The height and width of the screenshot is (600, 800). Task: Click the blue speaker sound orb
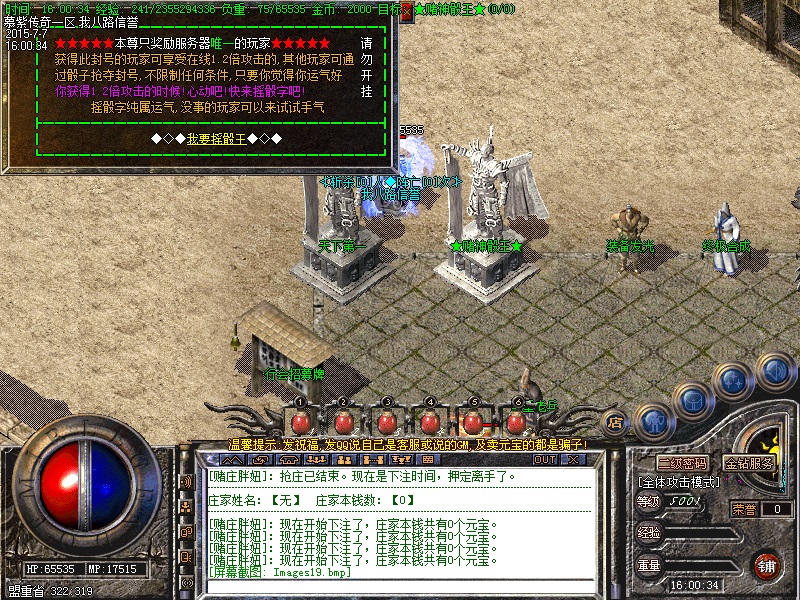click(774, 371)
